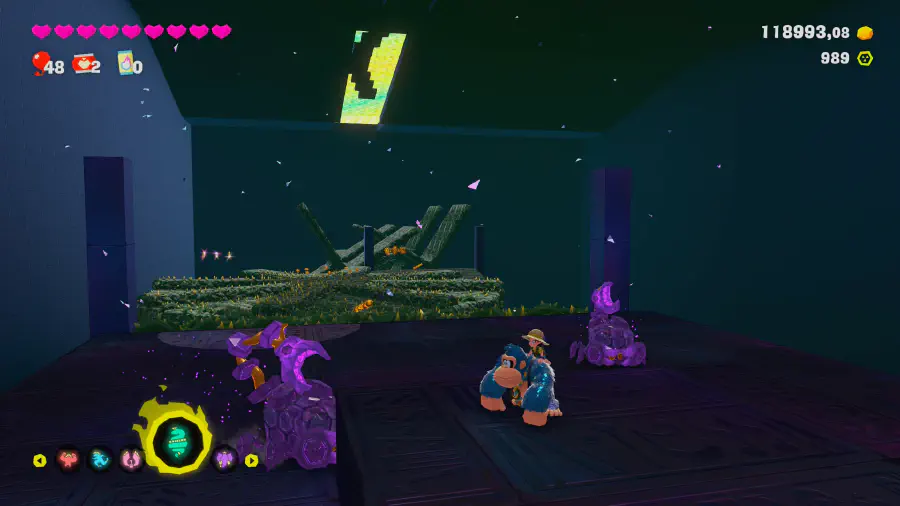This screenshot has height=506, width=900.
Task: Pick the pink Ostrich Bananza transformation icon
Action: pyautogui.click(x=131, y=460)
